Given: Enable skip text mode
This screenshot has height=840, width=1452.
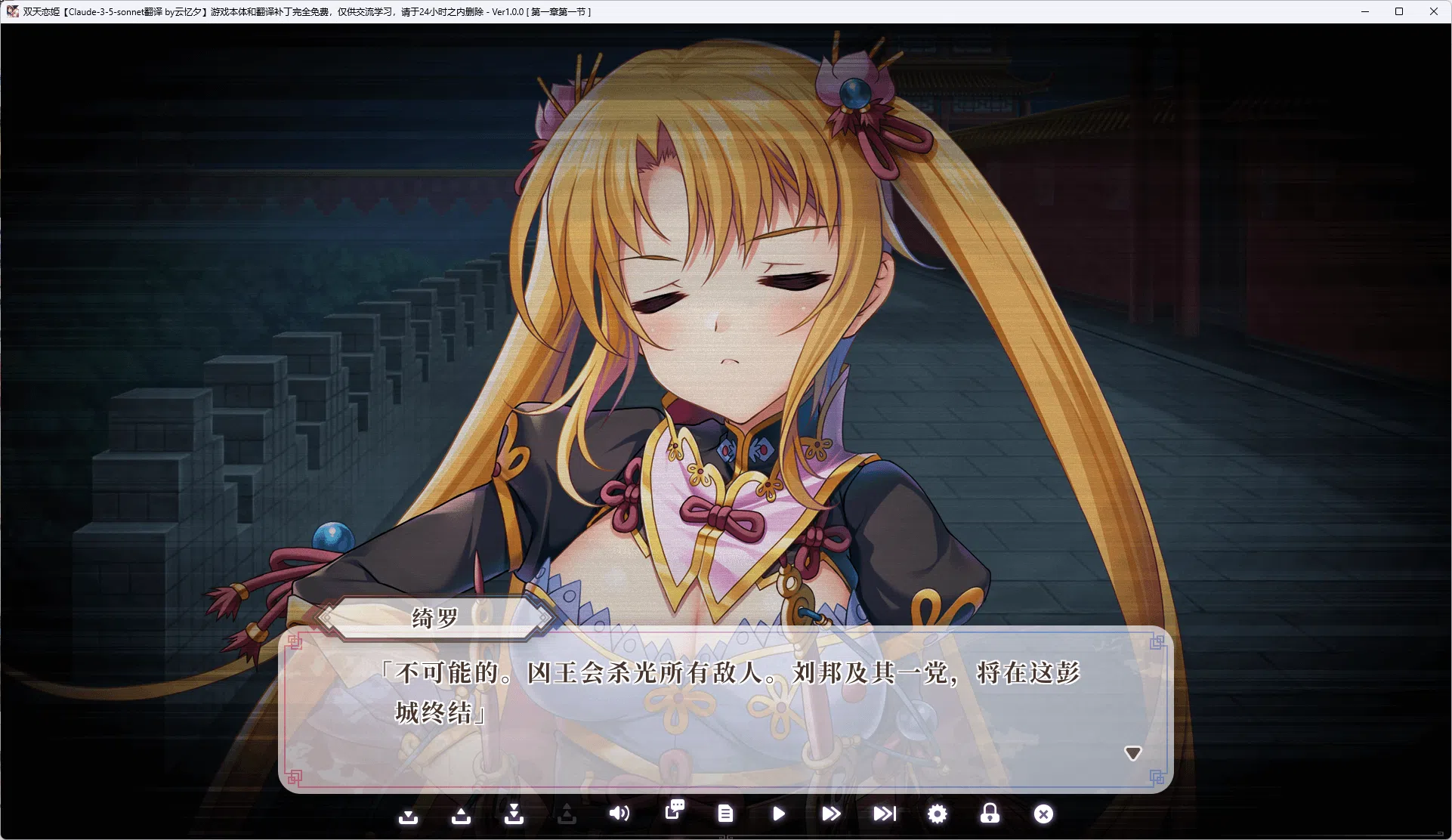Looking at the screenshot, I should click(x=832, y=814).
